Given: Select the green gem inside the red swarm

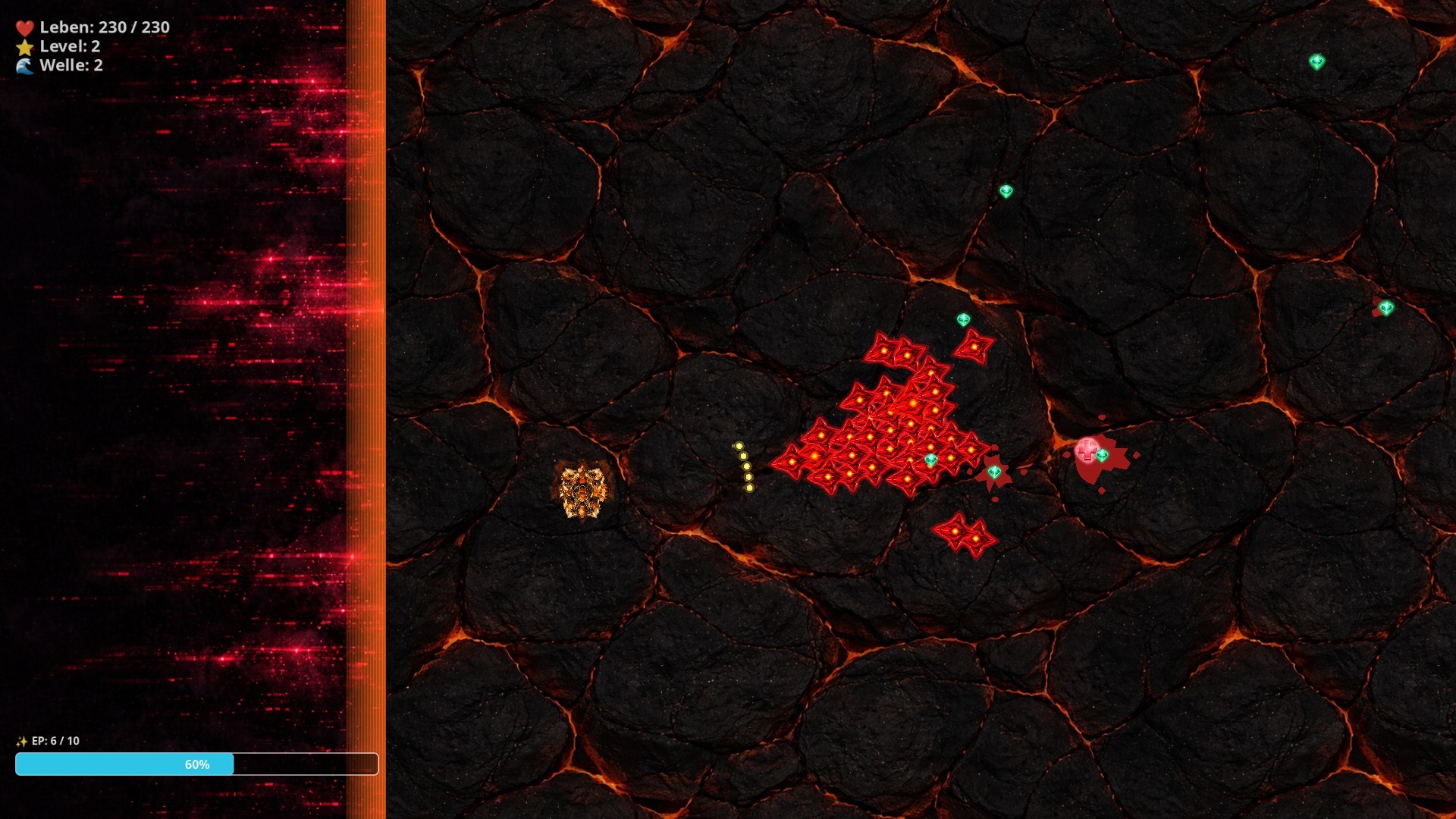Looking at the screenshot, I should [931, 458].
